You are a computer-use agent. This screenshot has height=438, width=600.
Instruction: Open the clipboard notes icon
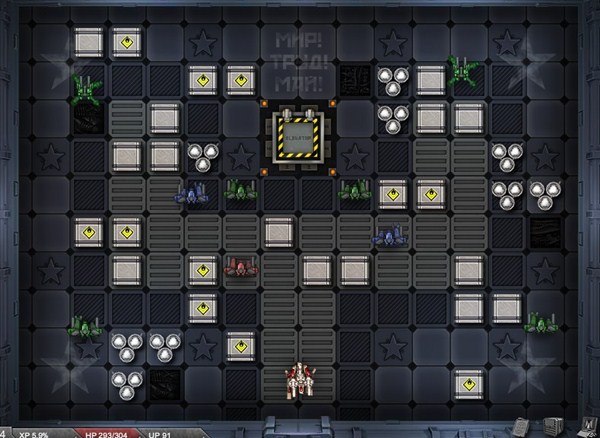coord(520,427)
